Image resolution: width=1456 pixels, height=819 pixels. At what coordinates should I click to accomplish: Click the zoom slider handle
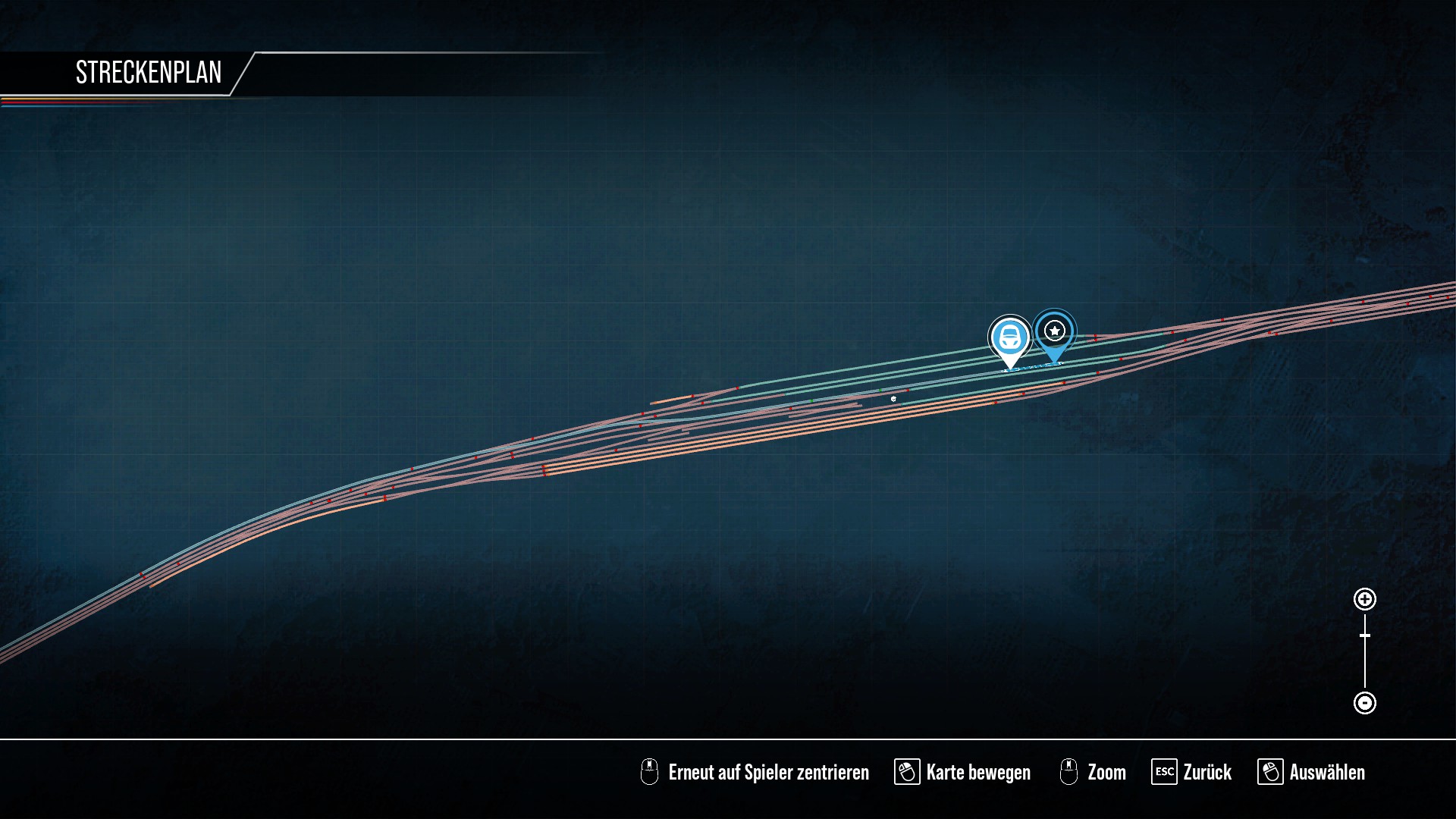1364,635
